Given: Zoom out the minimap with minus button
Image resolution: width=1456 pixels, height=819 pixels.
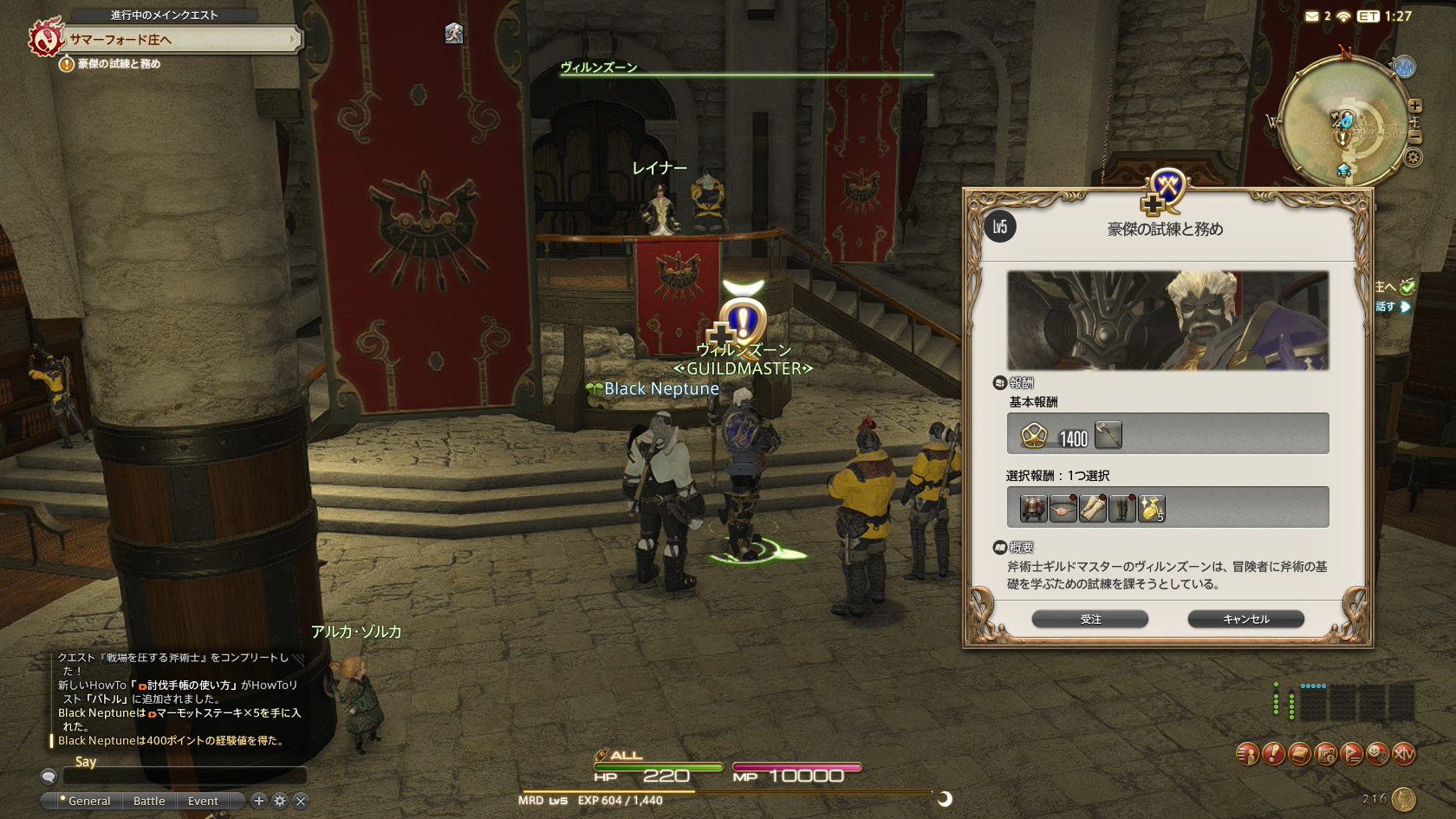Looking at the screenshot, I should 1414,137.
